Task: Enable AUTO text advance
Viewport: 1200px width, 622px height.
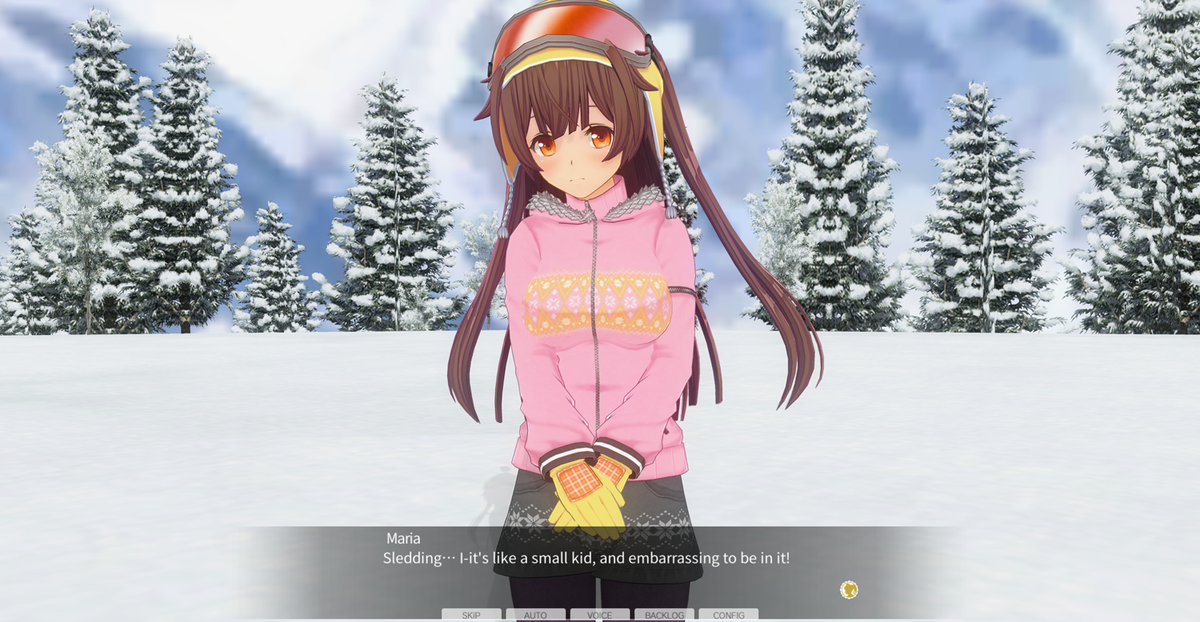Action: [x=535, y=615]
